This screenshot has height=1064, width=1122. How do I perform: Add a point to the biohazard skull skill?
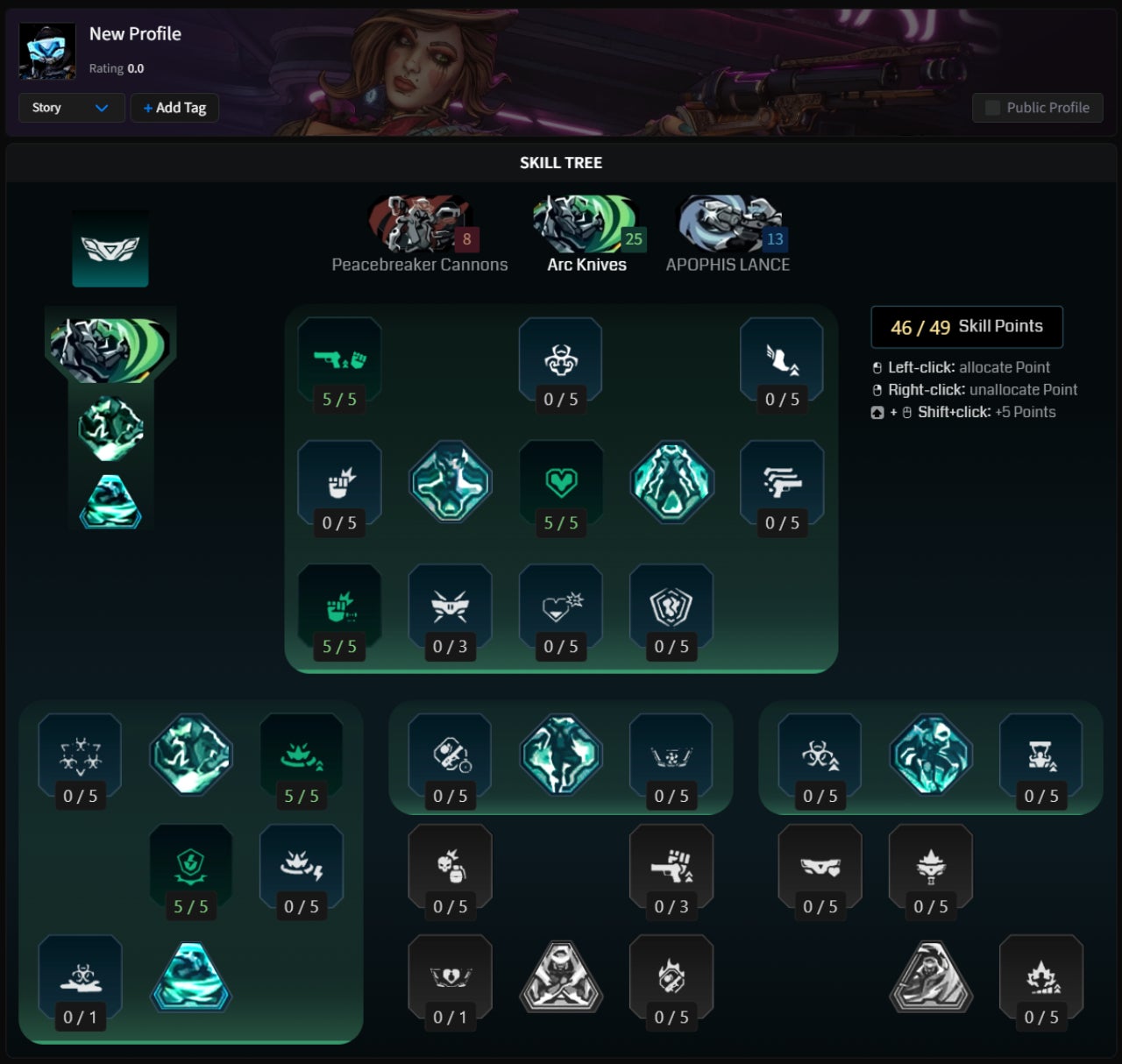pos(560,359)
